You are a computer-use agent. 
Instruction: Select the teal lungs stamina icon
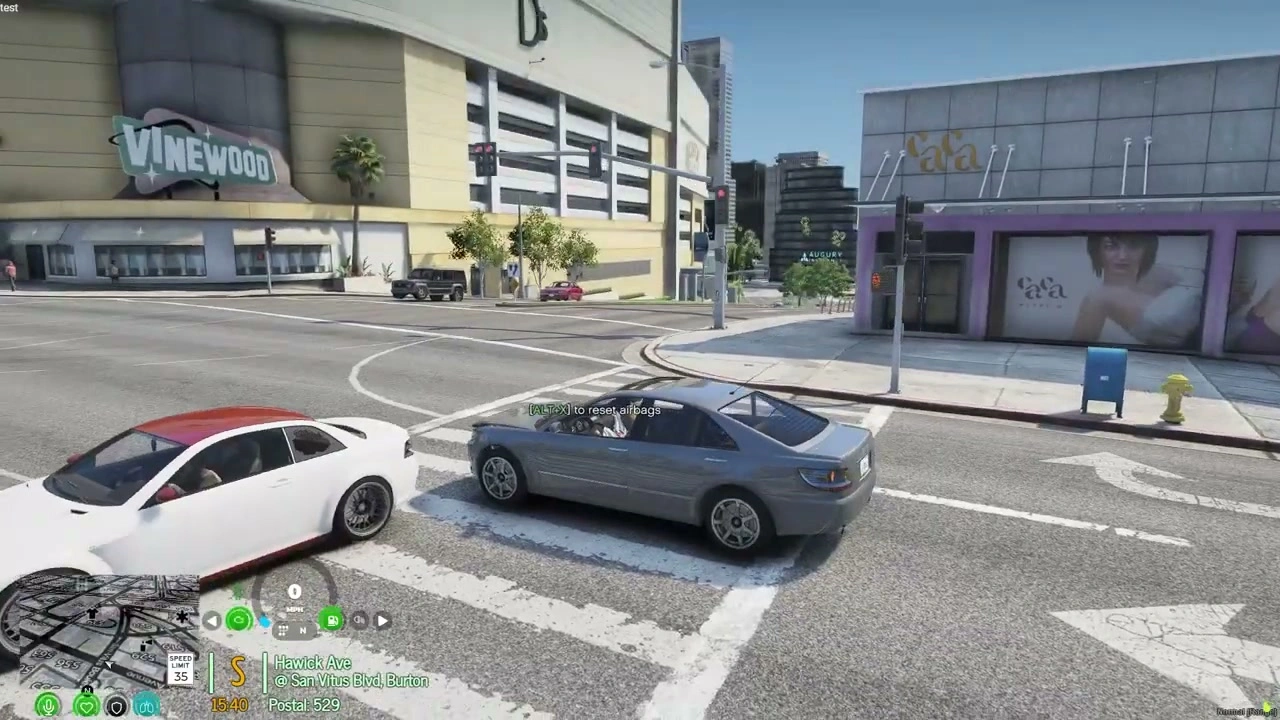[145, 704]
